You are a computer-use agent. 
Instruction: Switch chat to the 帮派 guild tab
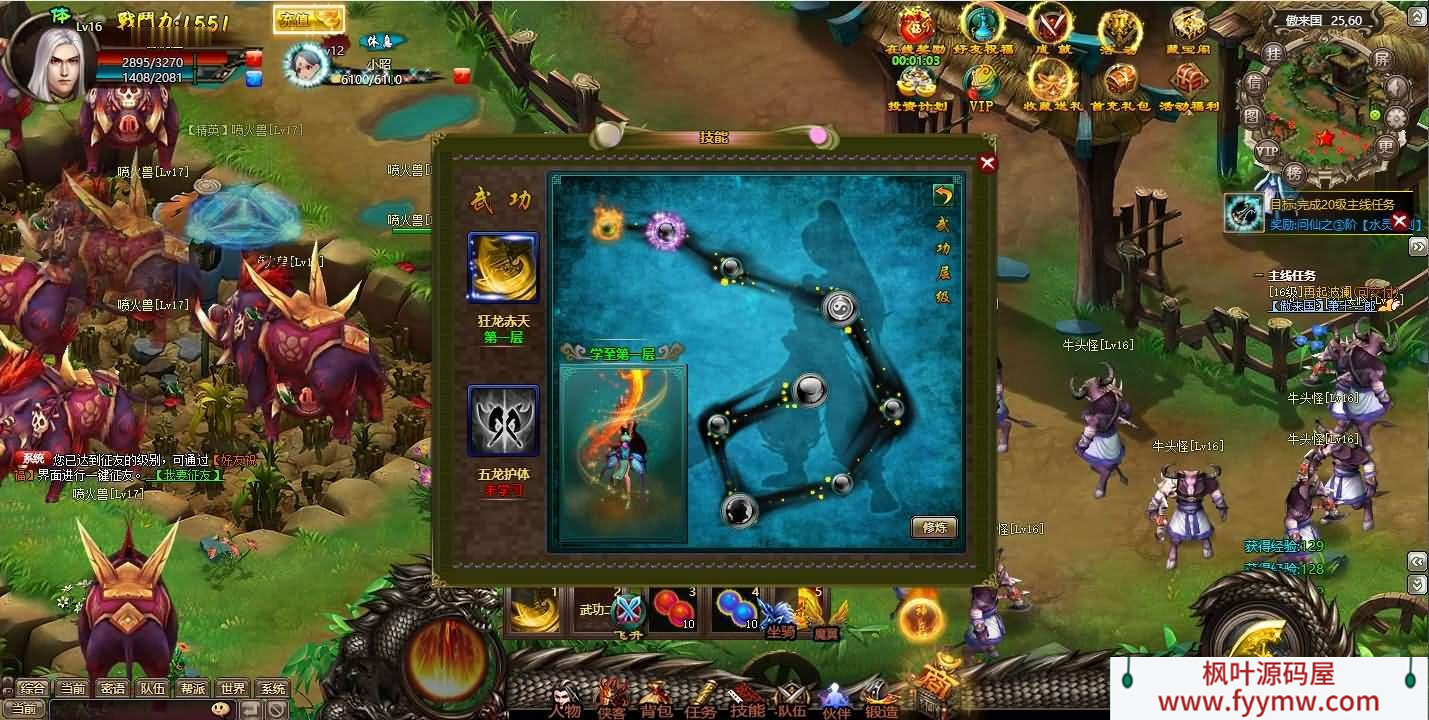click(193, 688)
